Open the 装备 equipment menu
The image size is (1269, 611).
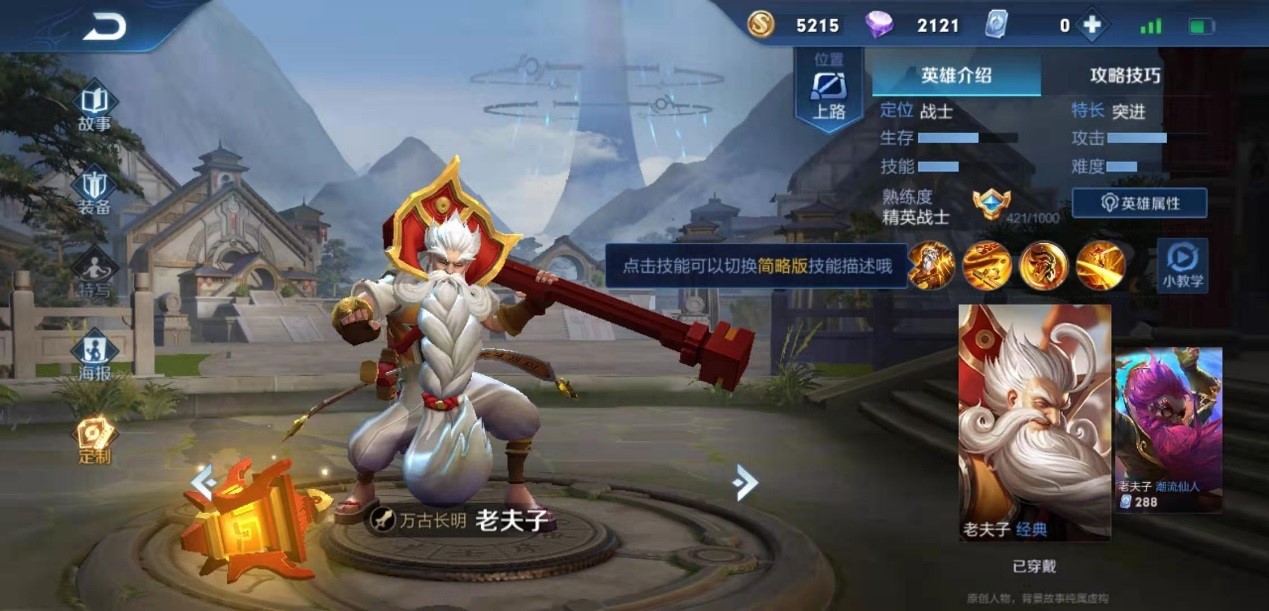(95, 191)
